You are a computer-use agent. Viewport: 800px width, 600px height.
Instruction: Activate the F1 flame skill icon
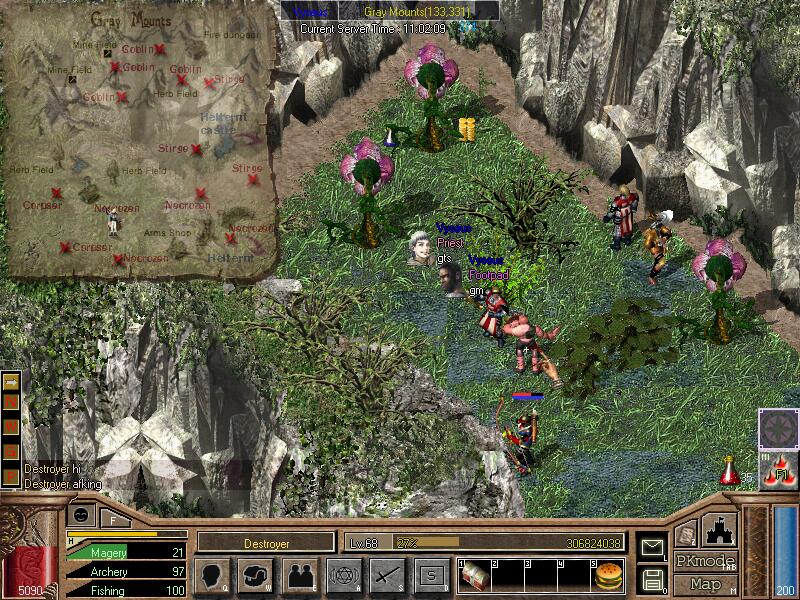click(x=777, y=471)
